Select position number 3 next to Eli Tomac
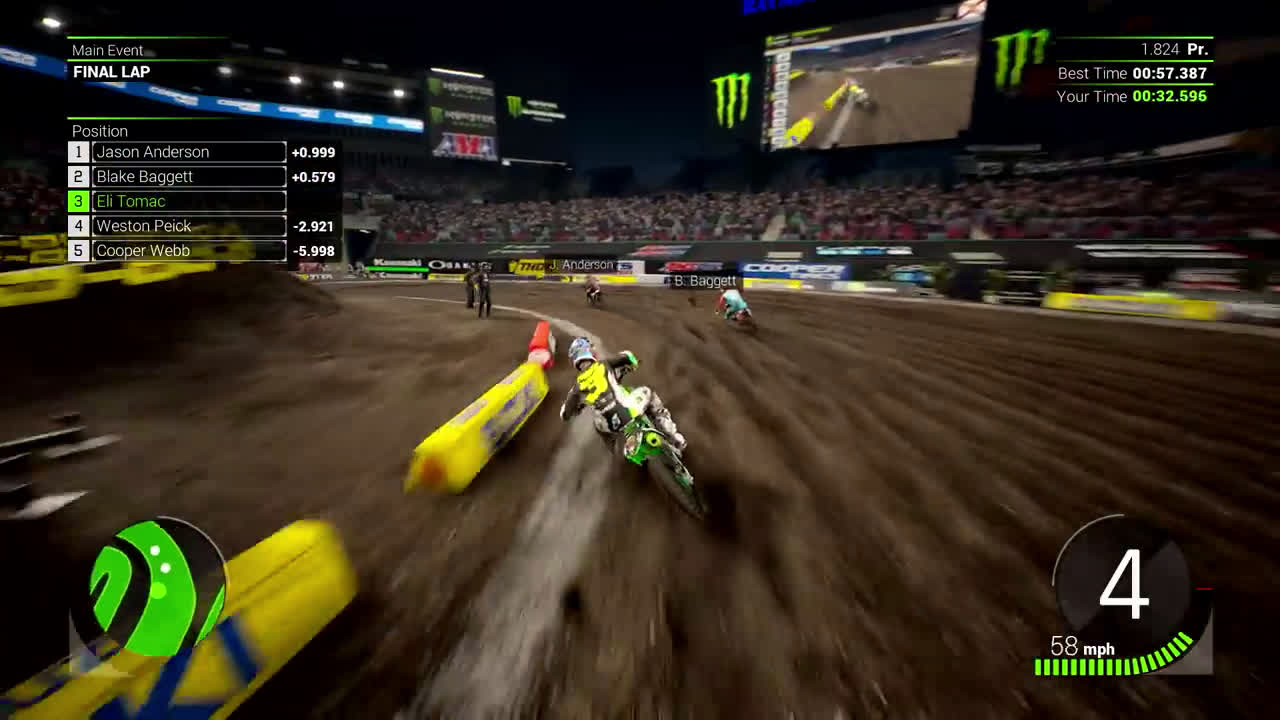1280x720 pixels. coord(78,201)
